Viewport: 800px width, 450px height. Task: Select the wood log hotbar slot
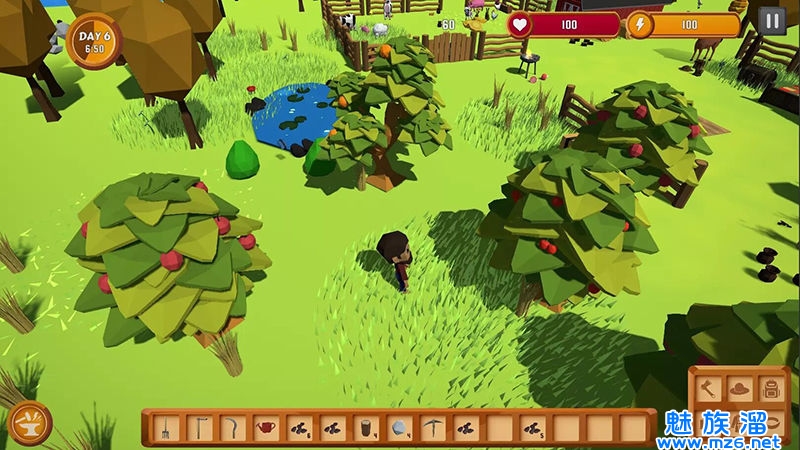365,429
